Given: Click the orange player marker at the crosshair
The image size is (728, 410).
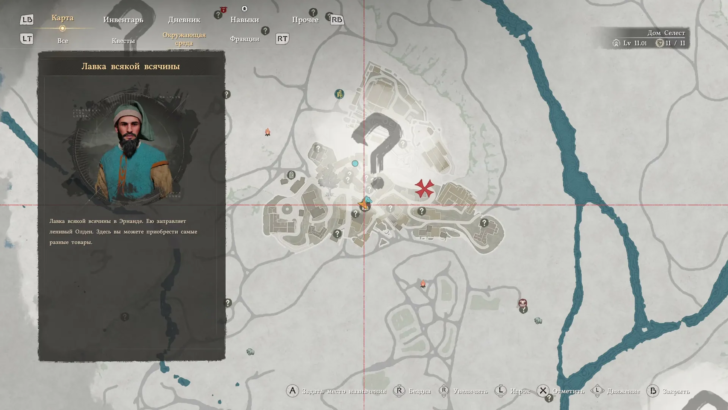Looking at the screenshot, I should (364, 205).
